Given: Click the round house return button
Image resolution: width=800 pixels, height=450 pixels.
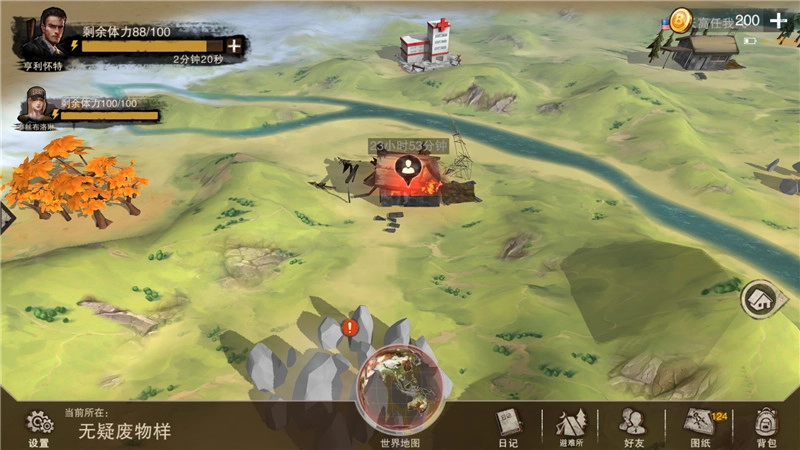Looking at the screenshot, I should 759,298.
